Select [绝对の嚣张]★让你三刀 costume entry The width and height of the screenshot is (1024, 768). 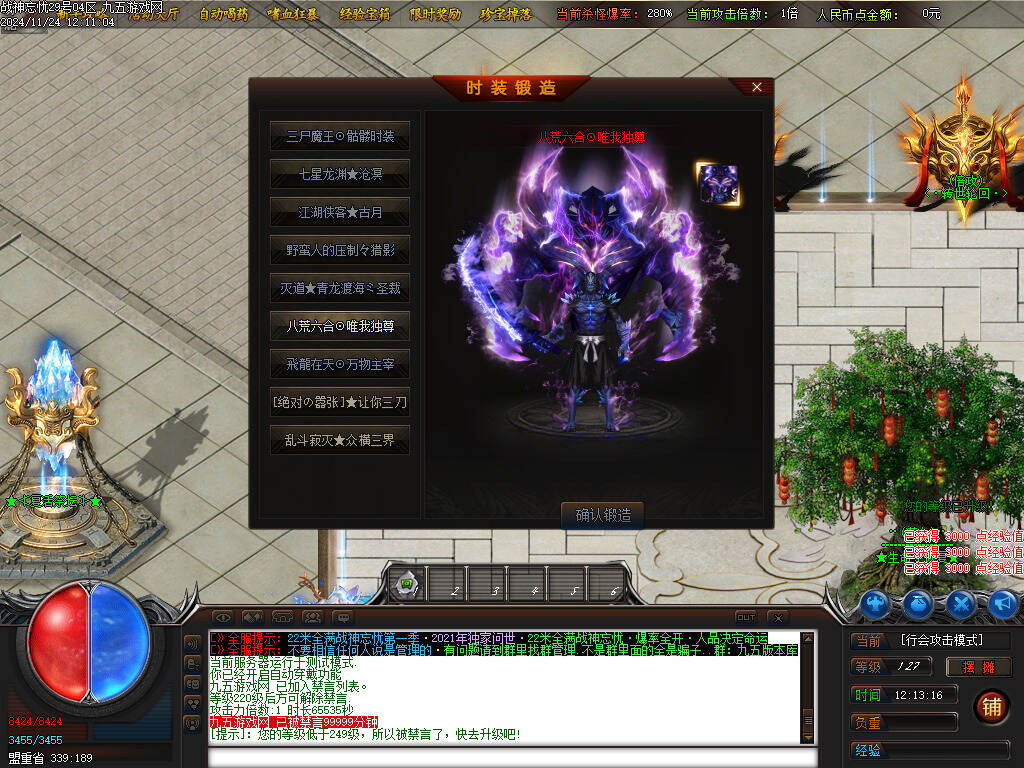pos(340,402)
